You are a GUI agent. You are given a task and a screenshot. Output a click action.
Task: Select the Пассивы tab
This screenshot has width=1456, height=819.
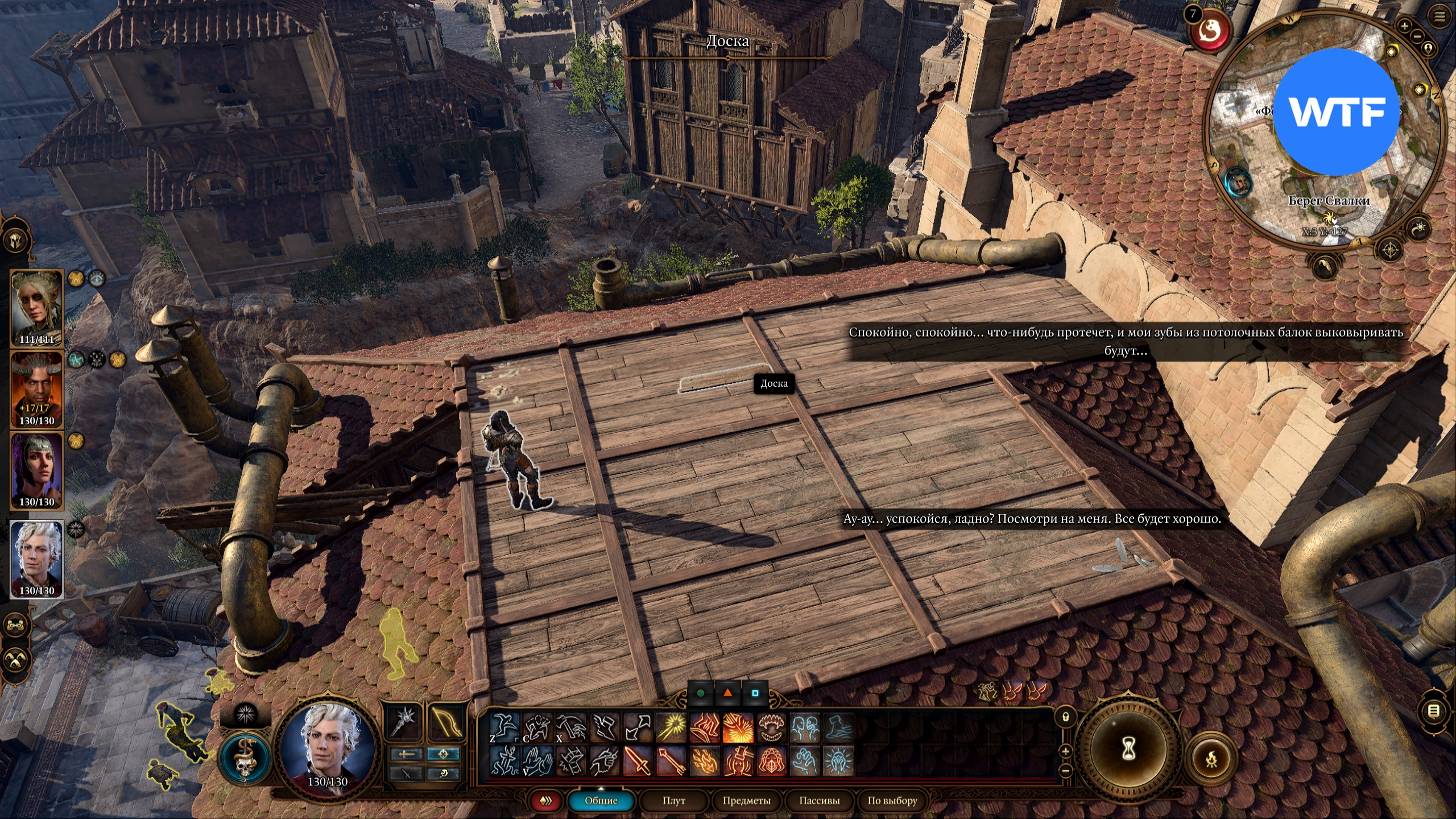[819, 800]
